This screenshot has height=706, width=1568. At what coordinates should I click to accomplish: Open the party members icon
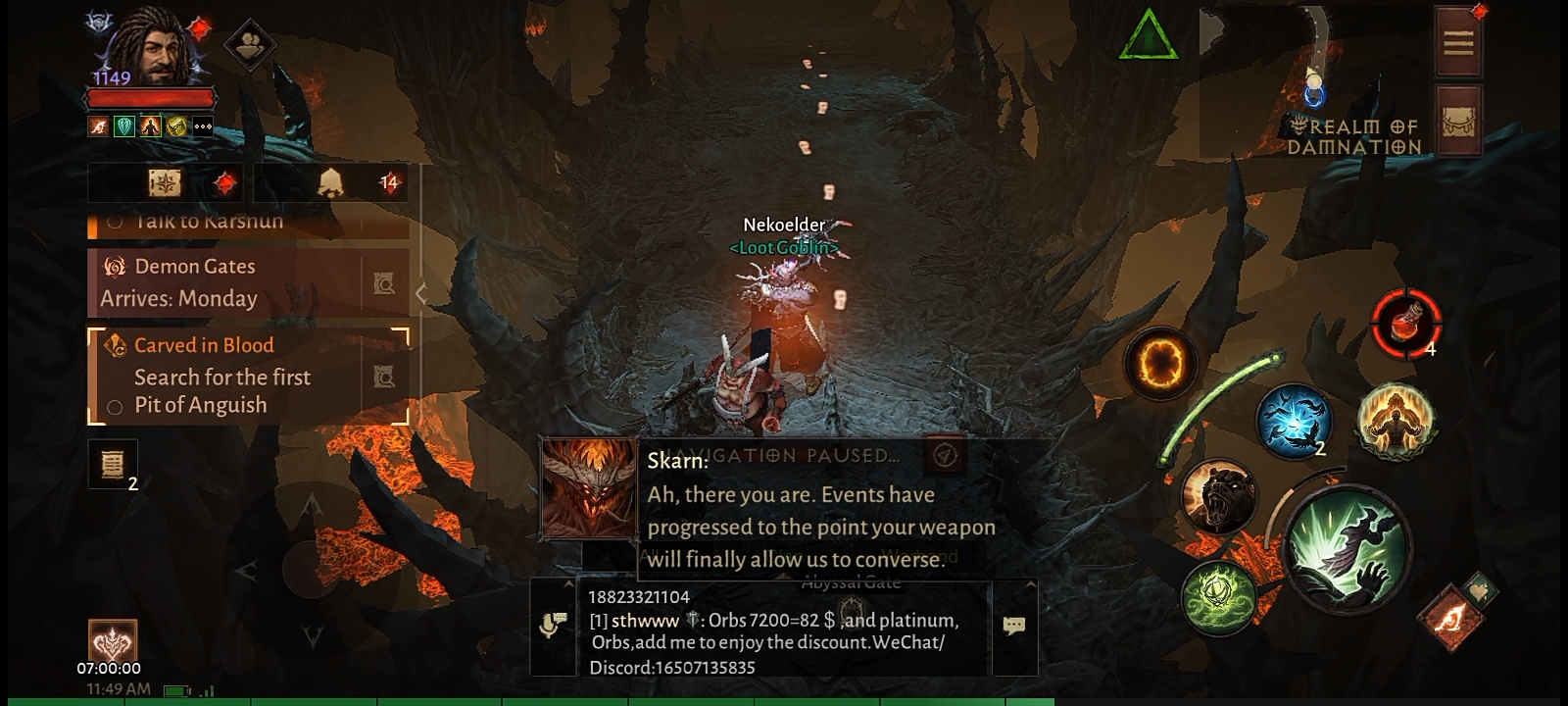(249, 44)
